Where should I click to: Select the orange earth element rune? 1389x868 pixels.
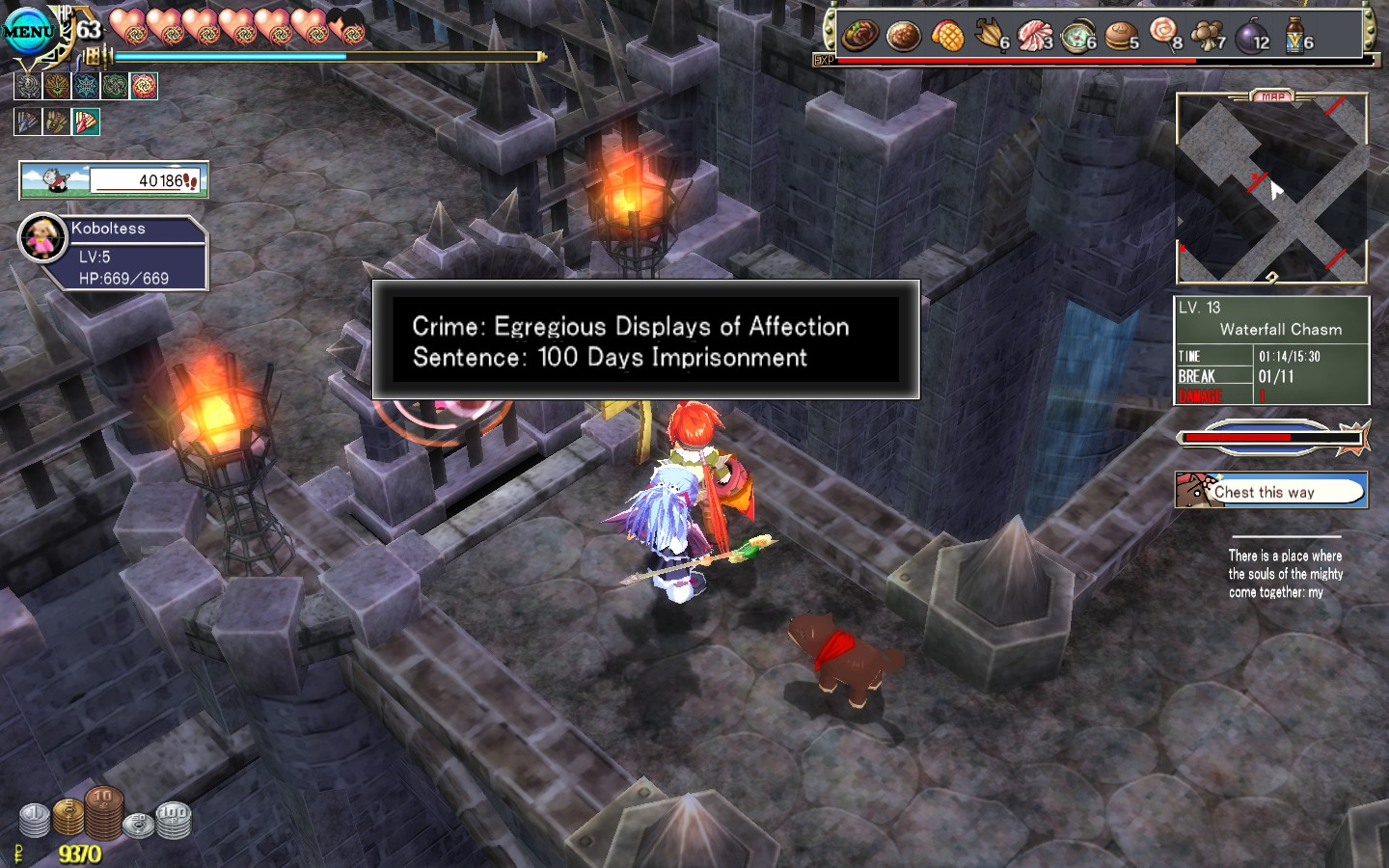click(x=57, y=87)
